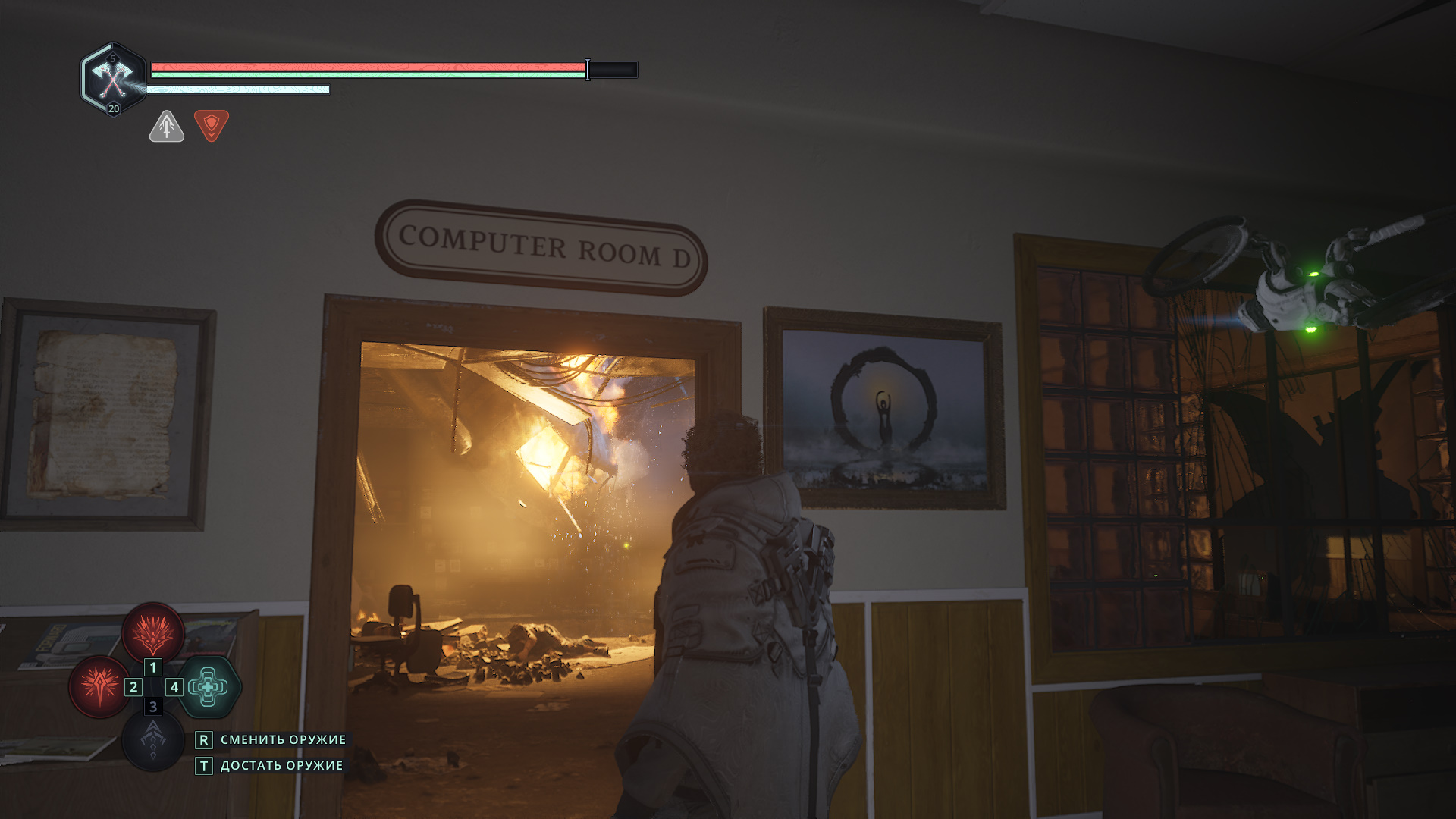Image resolution: width=1456 pixels, height=819 pixels.
Task: Activate the red dragon head ability
Action: 153,632
